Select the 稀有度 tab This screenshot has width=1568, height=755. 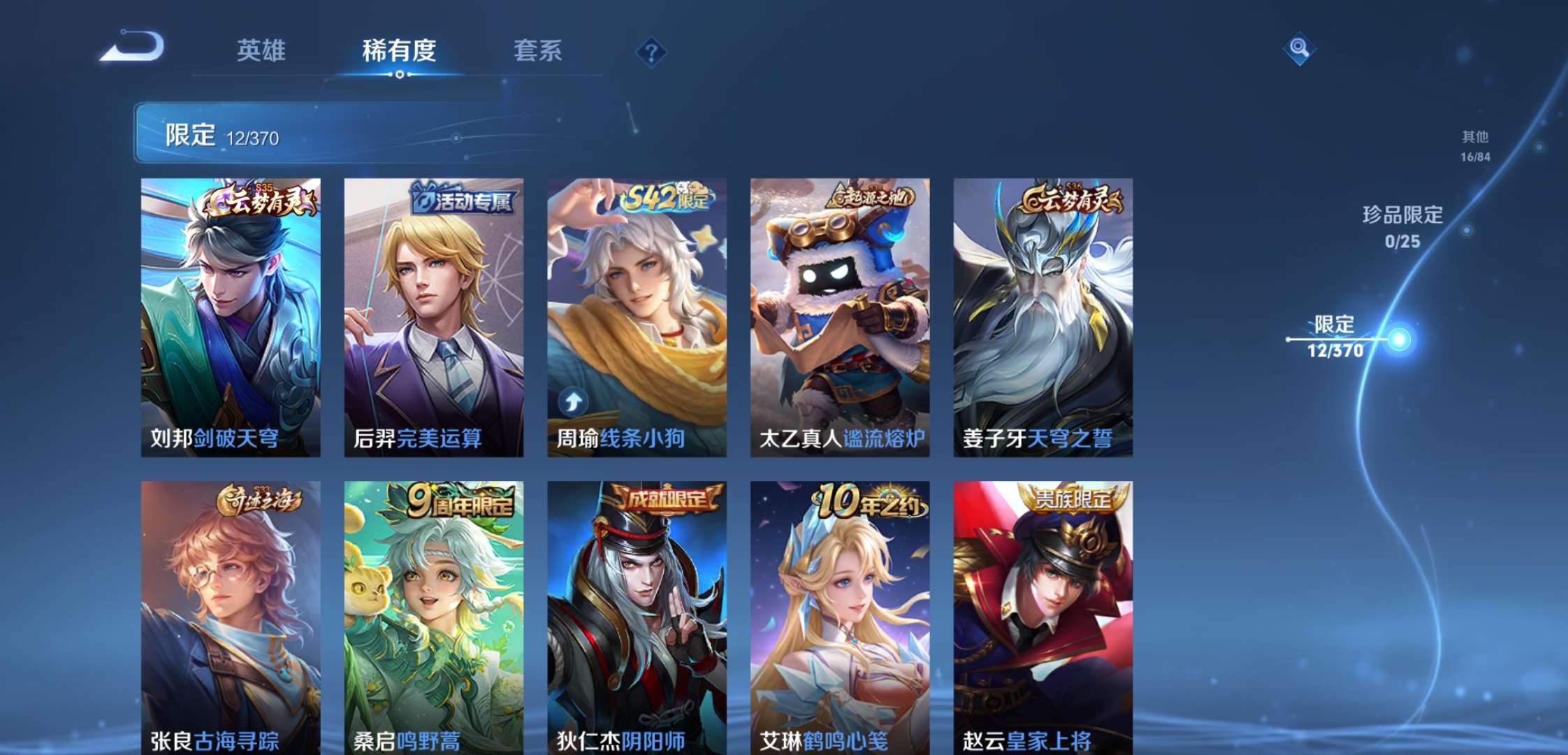(x=399, y=51)
